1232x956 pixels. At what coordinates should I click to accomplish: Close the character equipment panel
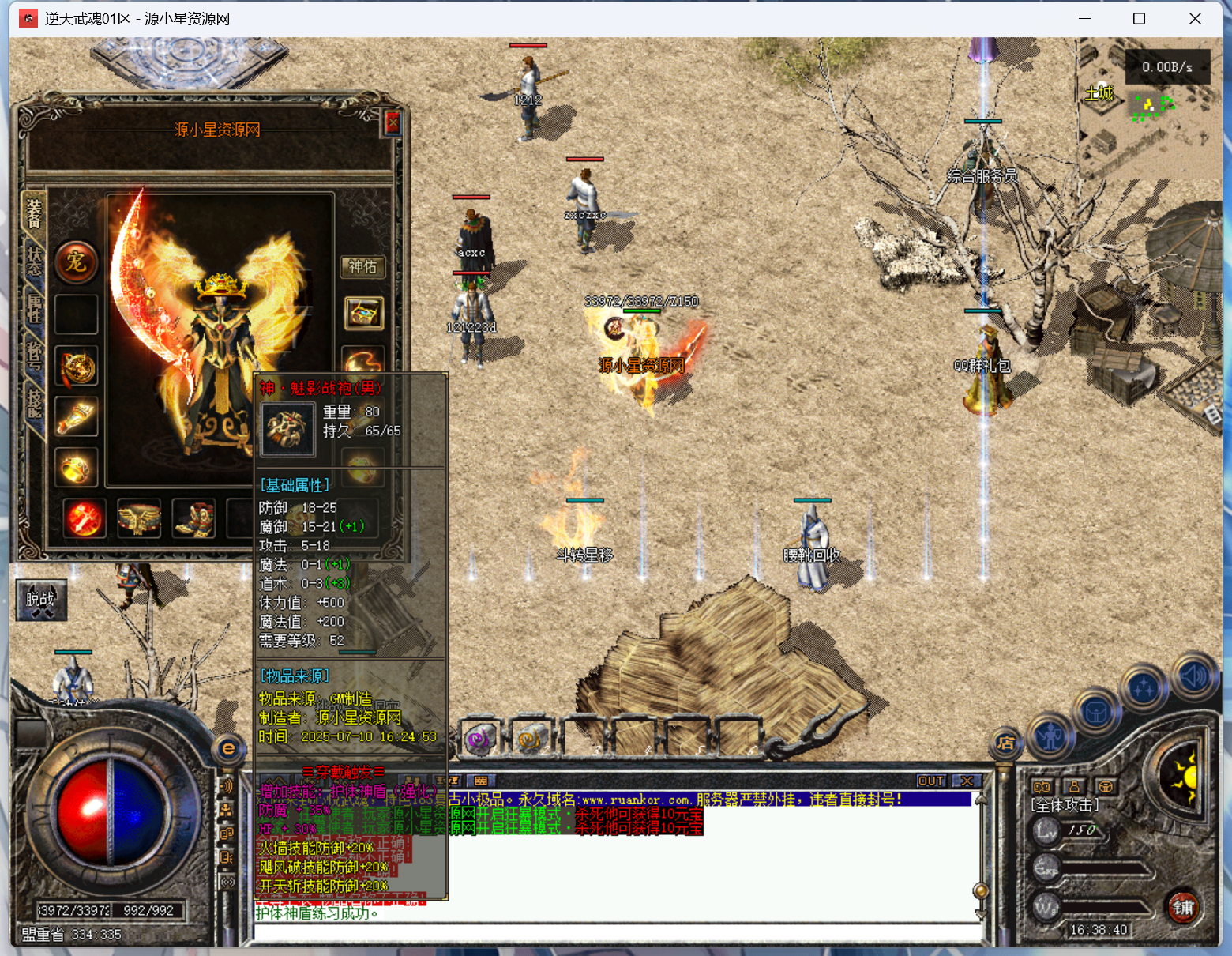pos(393,122)
